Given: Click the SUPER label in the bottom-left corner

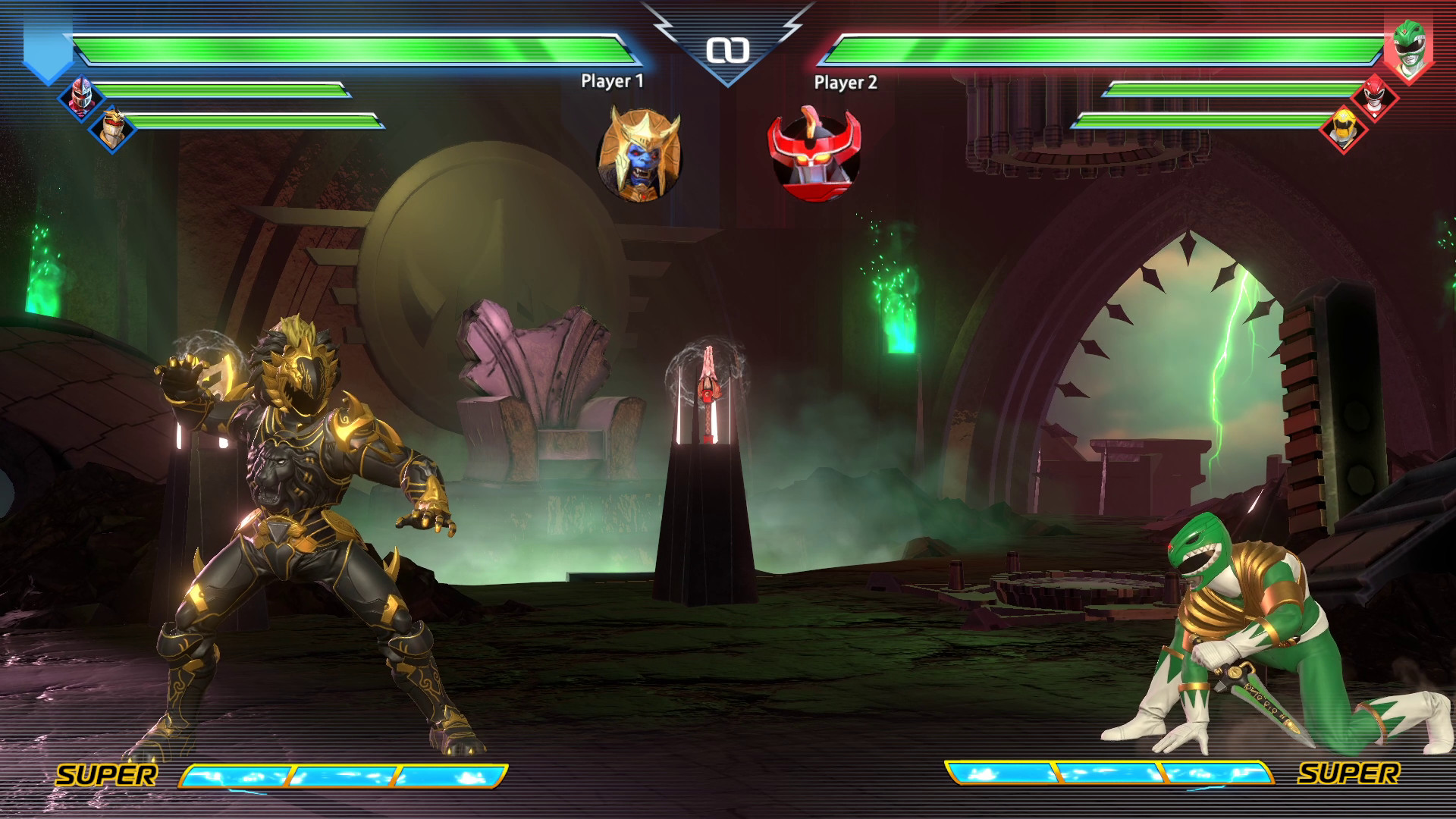Looking at the screenshot, I should (108, 776).
